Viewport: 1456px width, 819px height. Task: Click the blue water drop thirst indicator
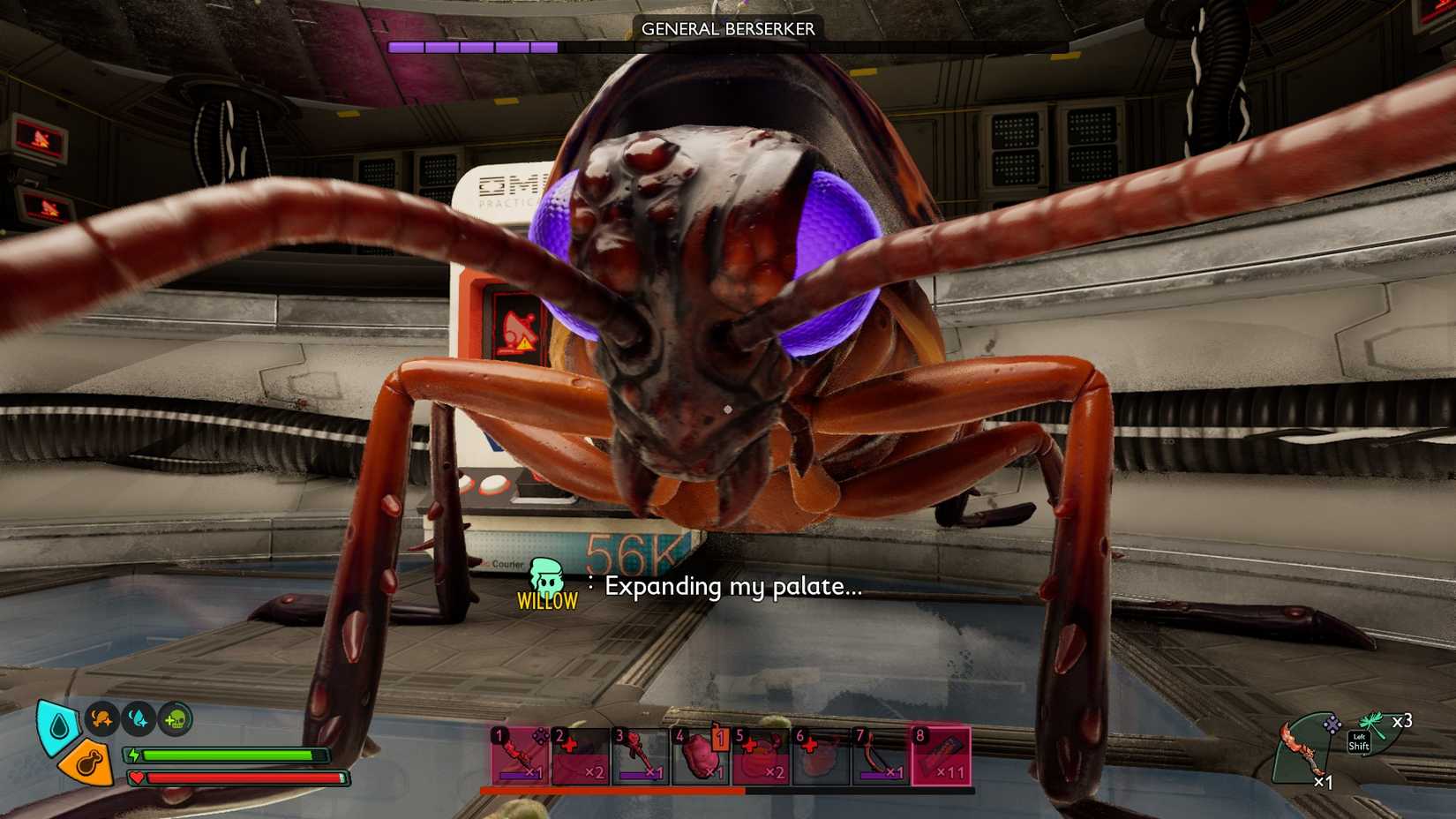click(57, 725)
